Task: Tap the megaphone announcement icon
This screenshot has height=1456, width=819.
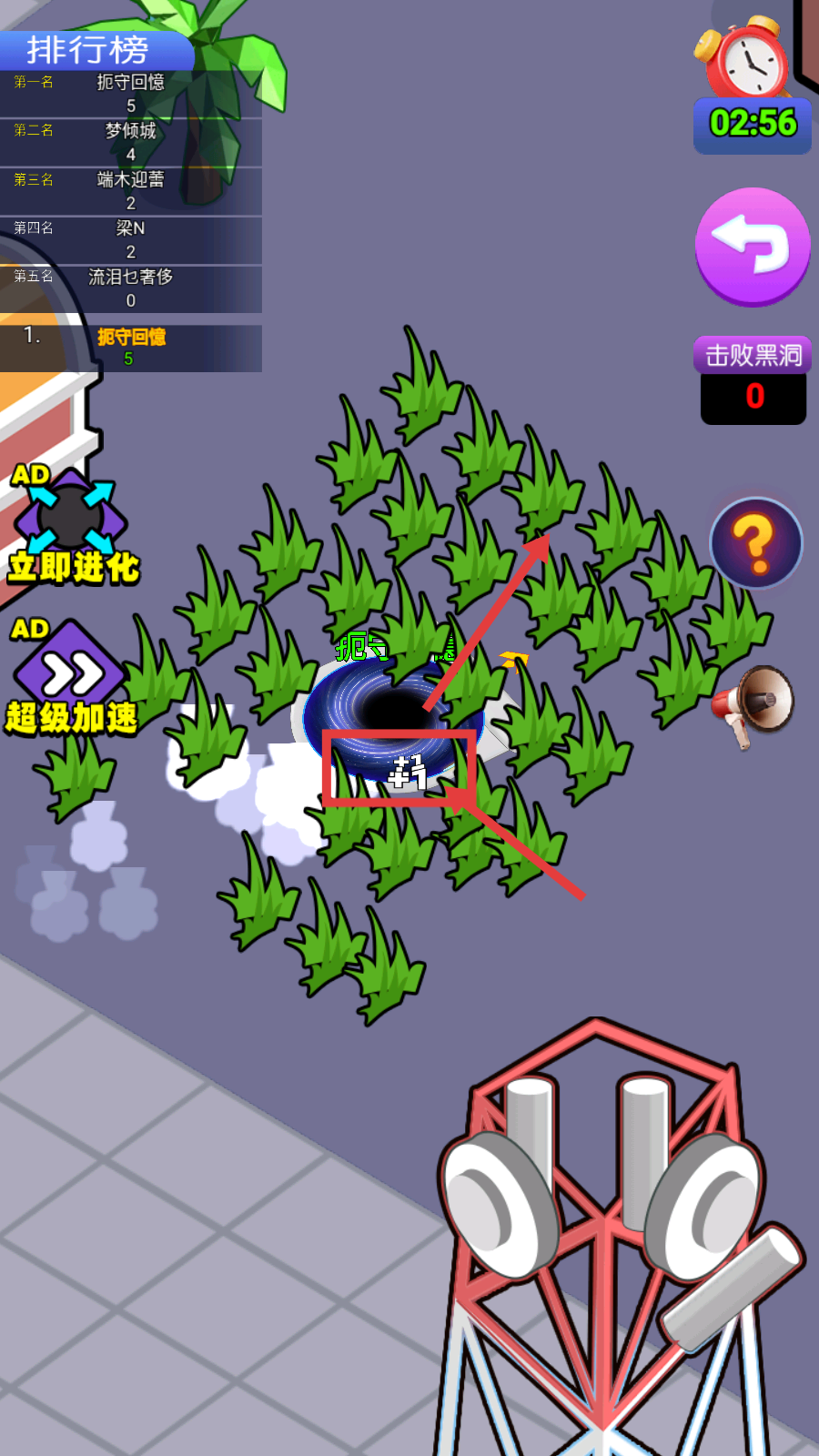Action: (x=754, y=704)
